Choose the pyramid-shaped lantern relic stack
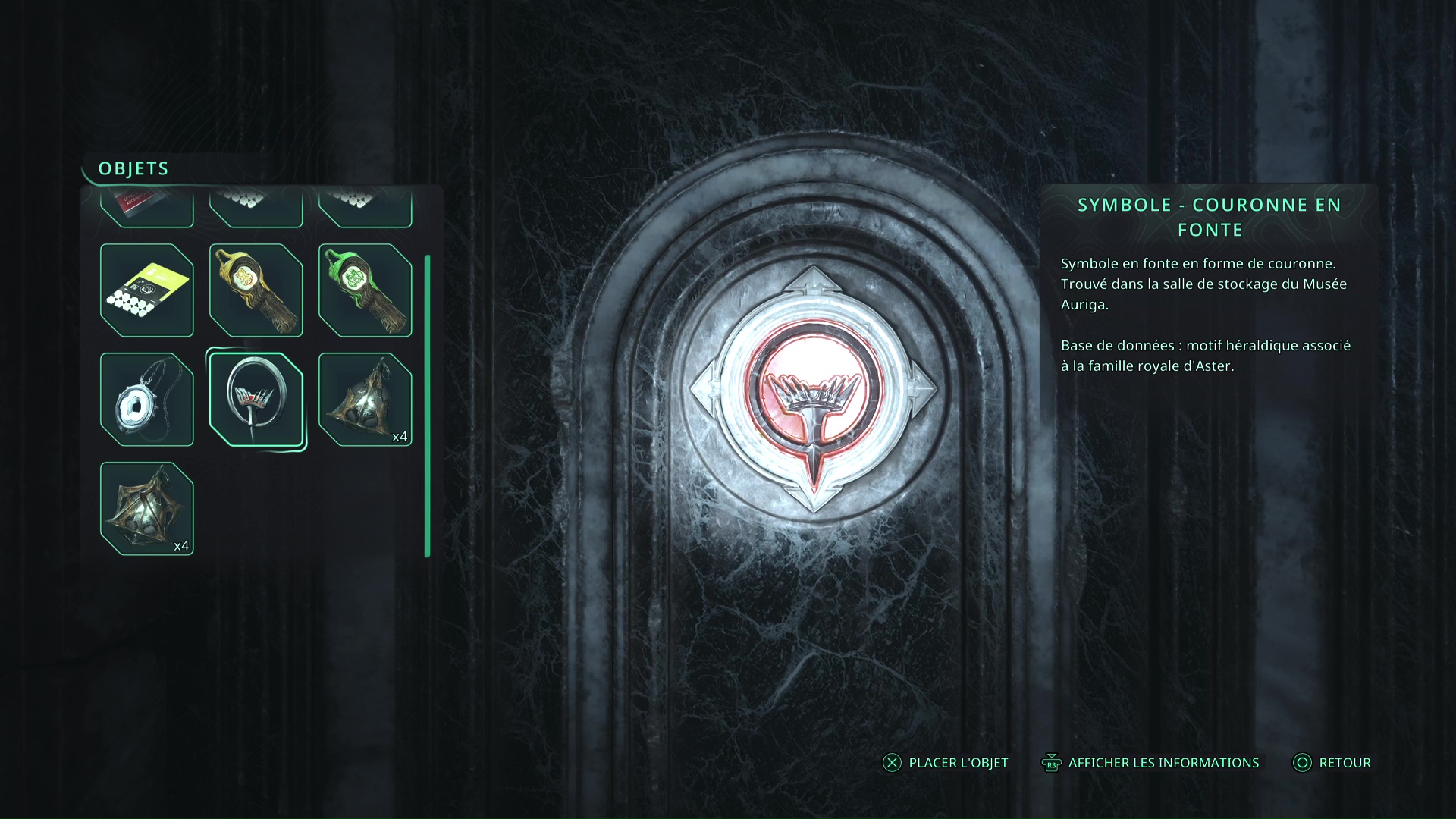The width and height of the screenshot is (1456, 819). pyautogui.click(x=365, y=399)
